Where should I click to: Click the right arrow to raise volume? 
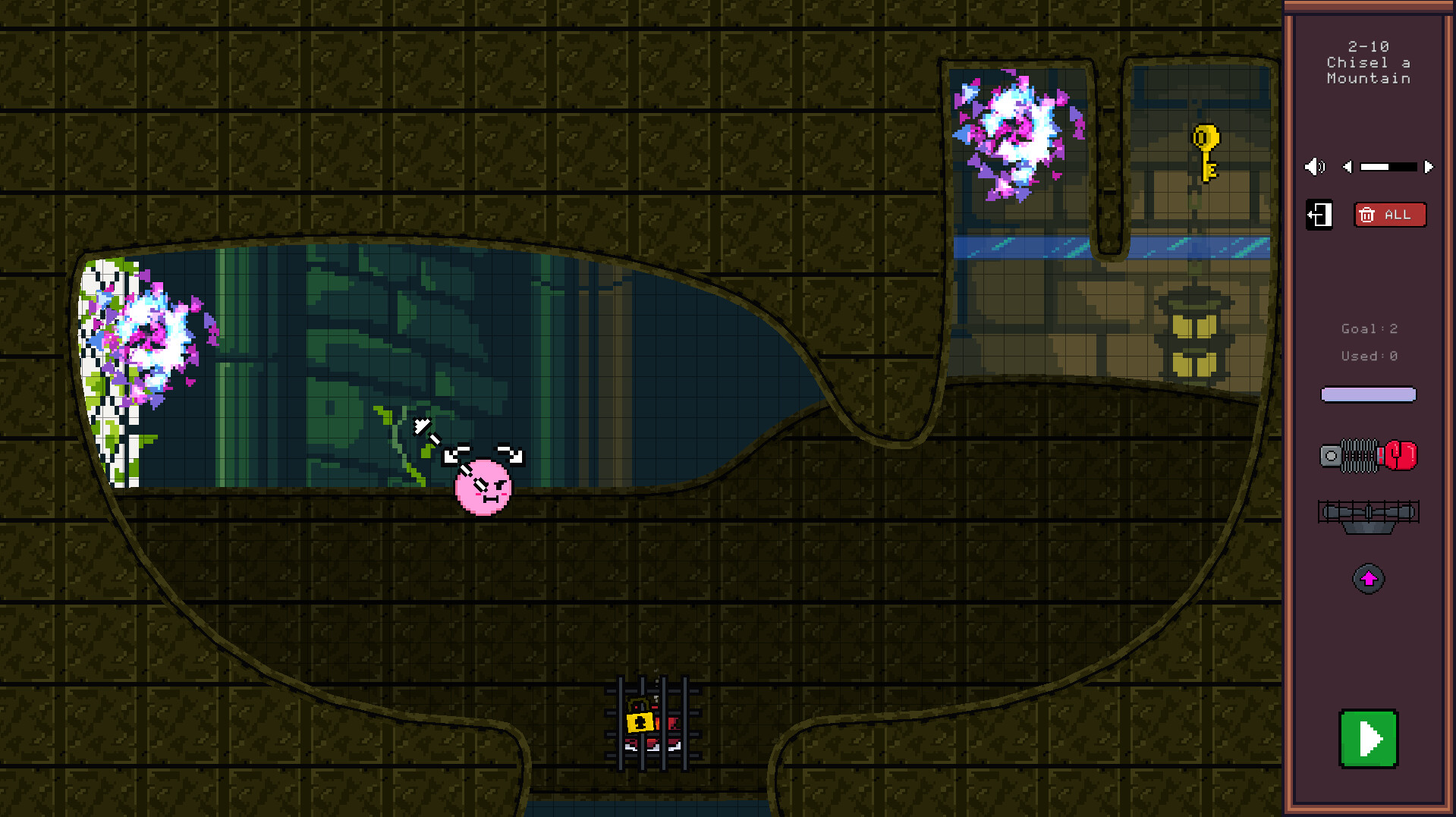(1429, 167)
